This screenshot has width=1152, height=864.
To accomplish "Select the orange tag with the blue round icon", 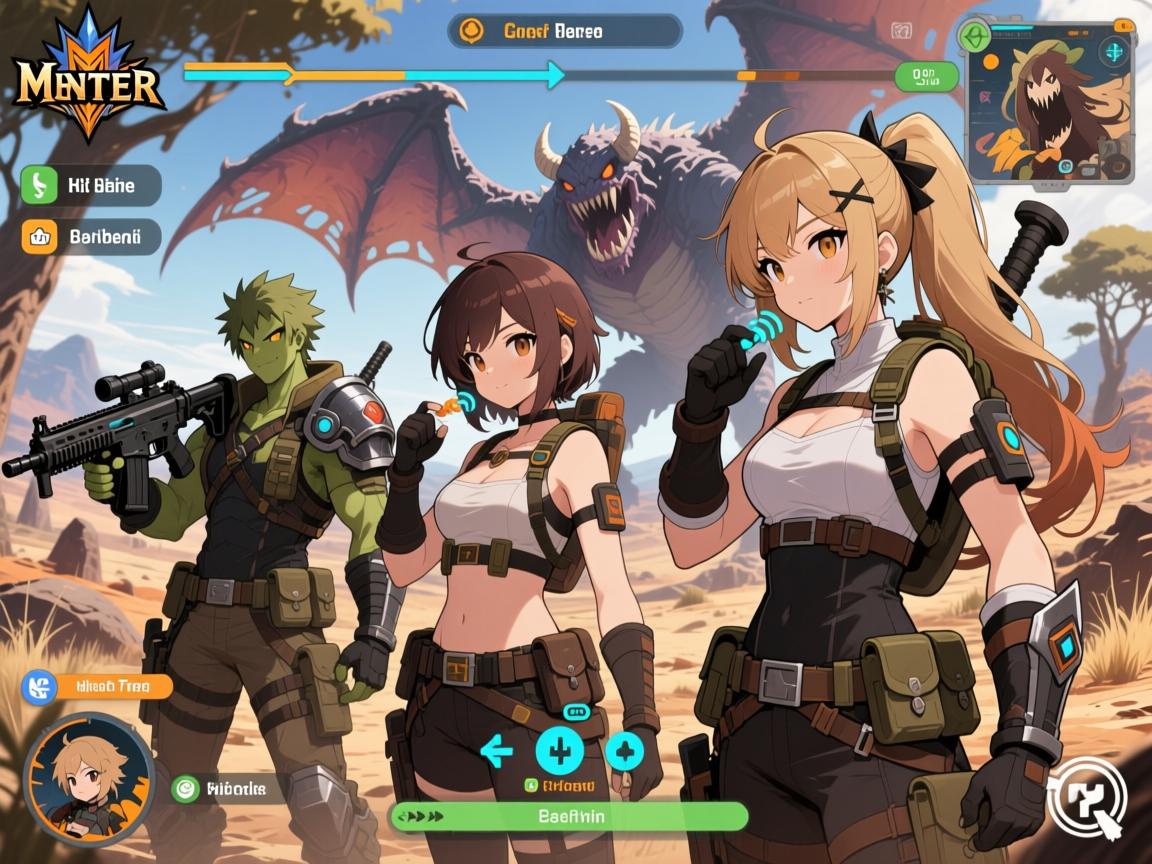I will 98,687.
